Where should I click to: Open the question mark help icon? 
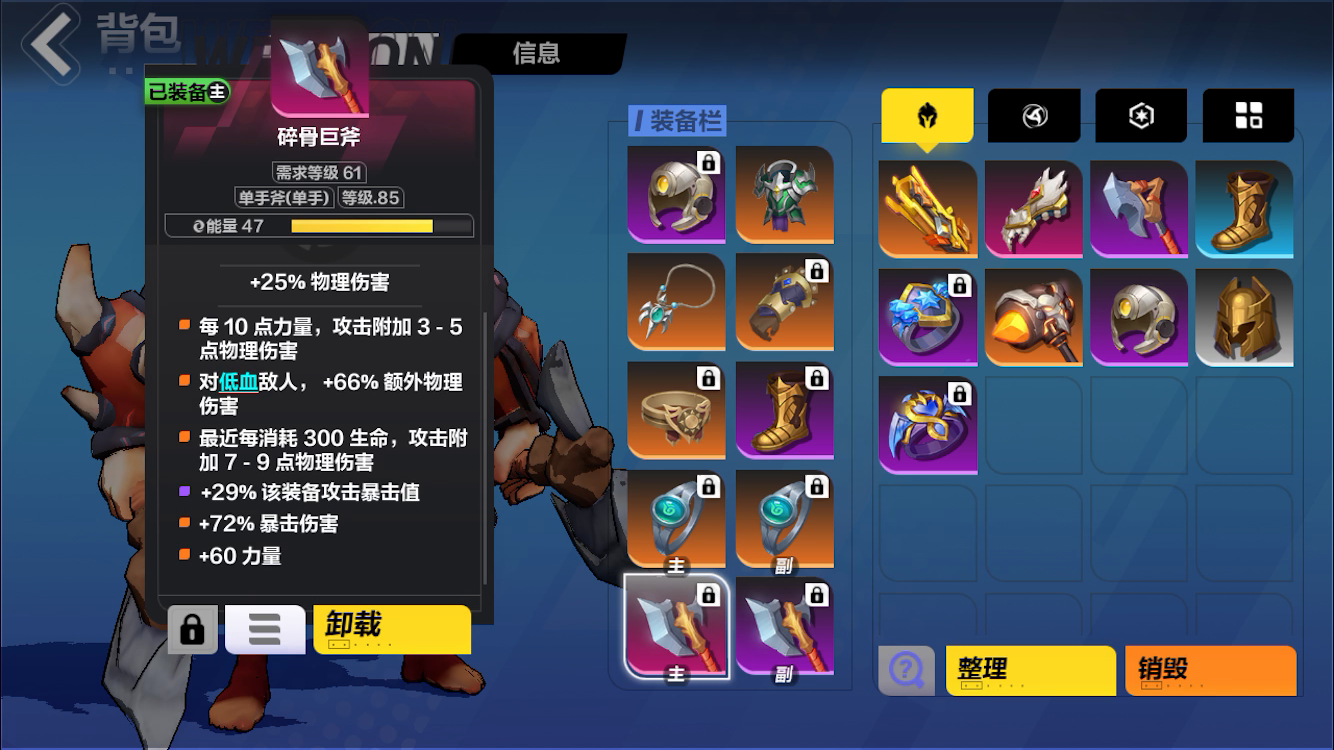[905, 670]
